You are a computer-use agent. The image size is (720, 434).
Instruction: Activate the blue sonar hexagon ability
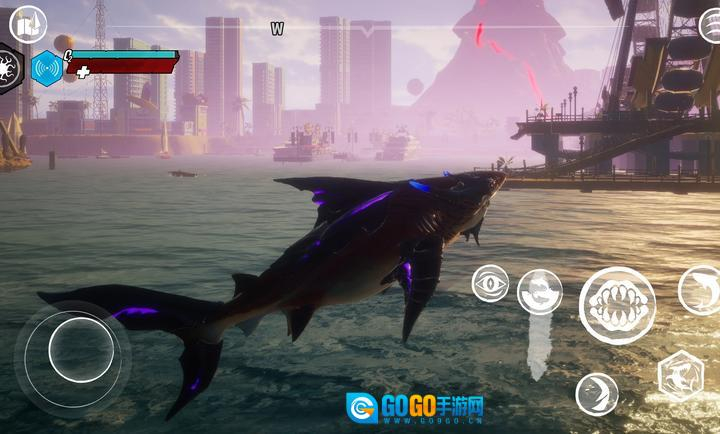tap(46, 68)
